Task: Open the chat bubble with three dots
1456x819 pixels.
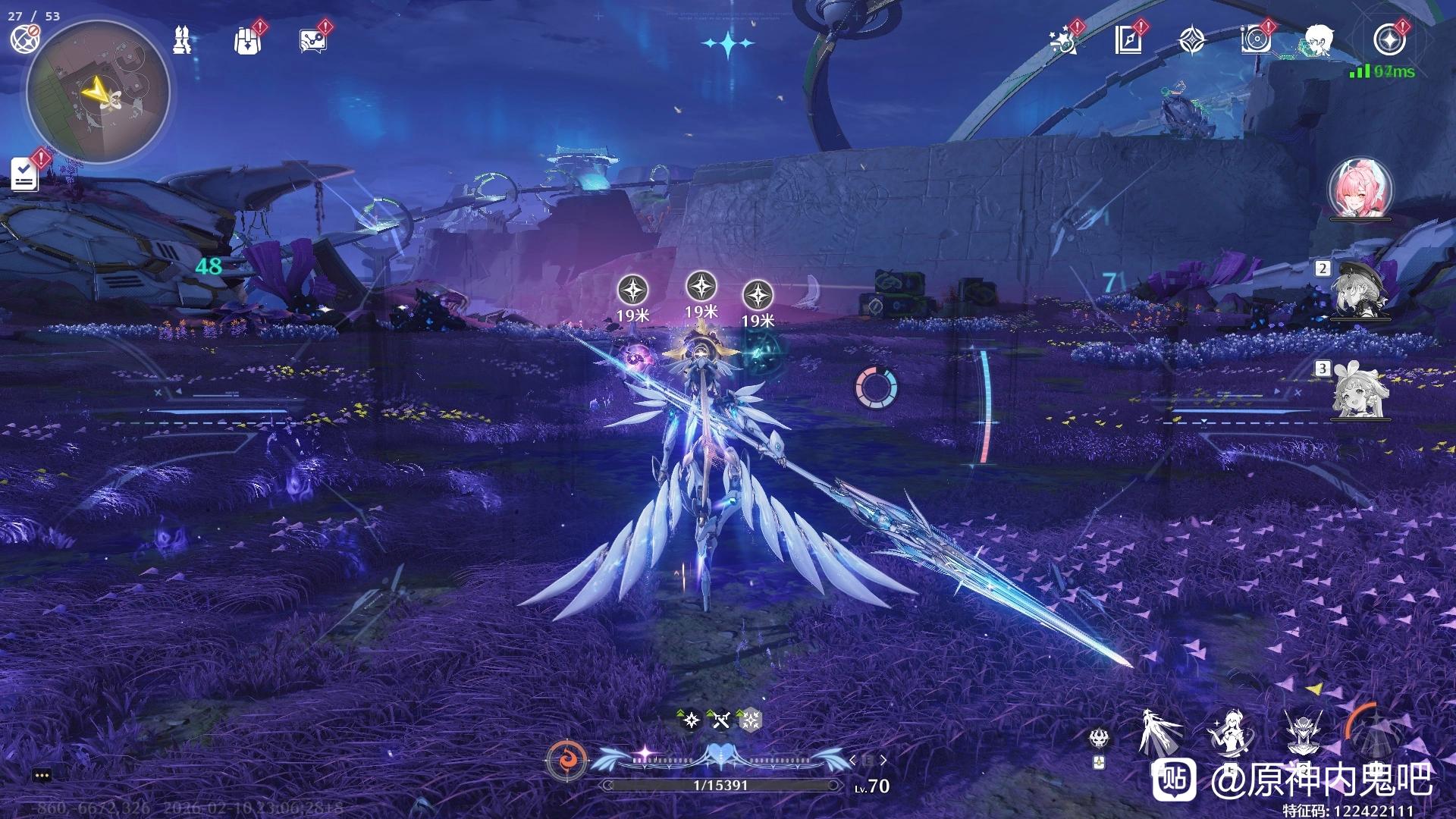Action: (x=42, y=775)
